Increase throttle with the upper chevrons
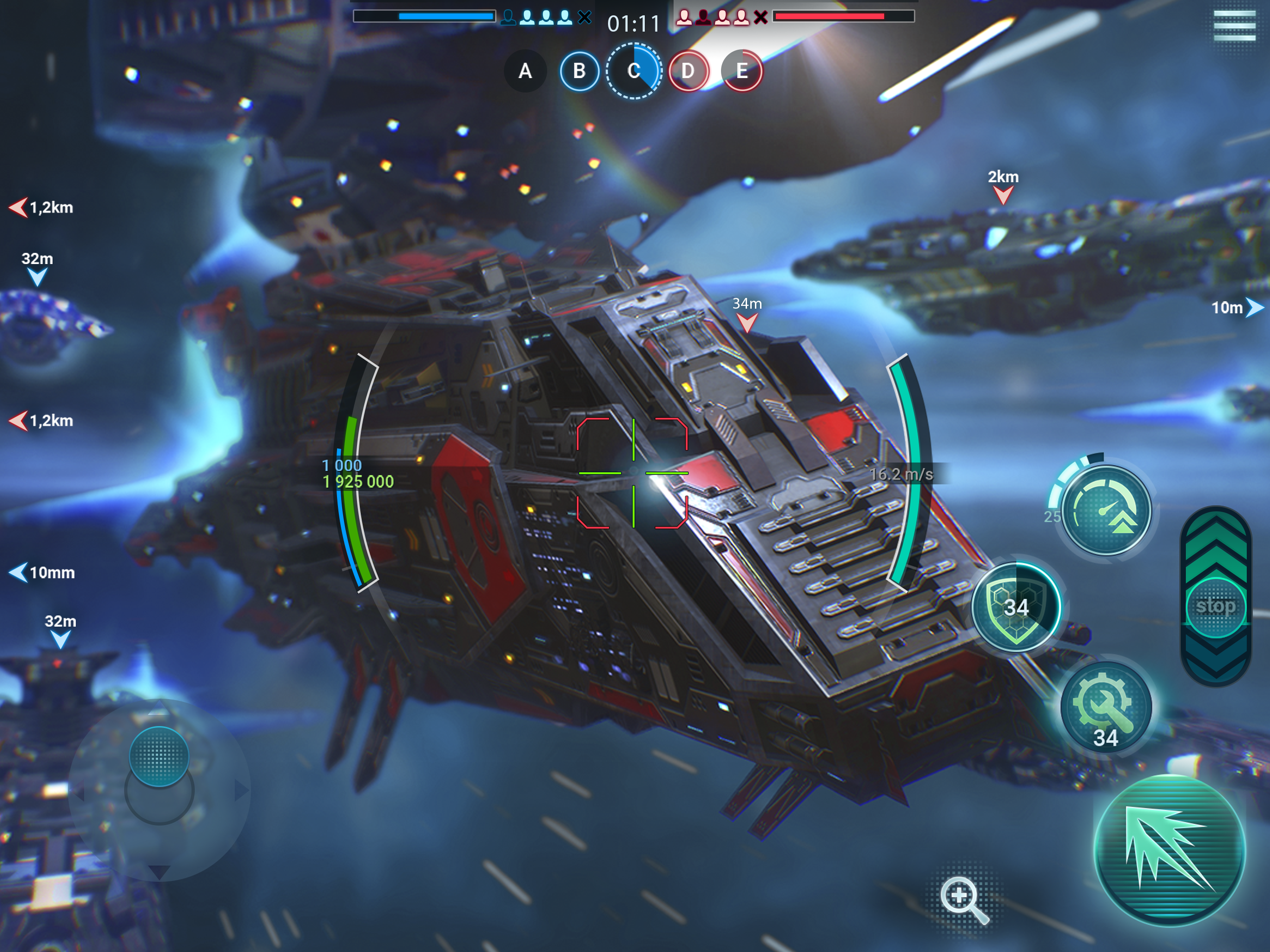1270x952 pixels. tap(1216, 545)
